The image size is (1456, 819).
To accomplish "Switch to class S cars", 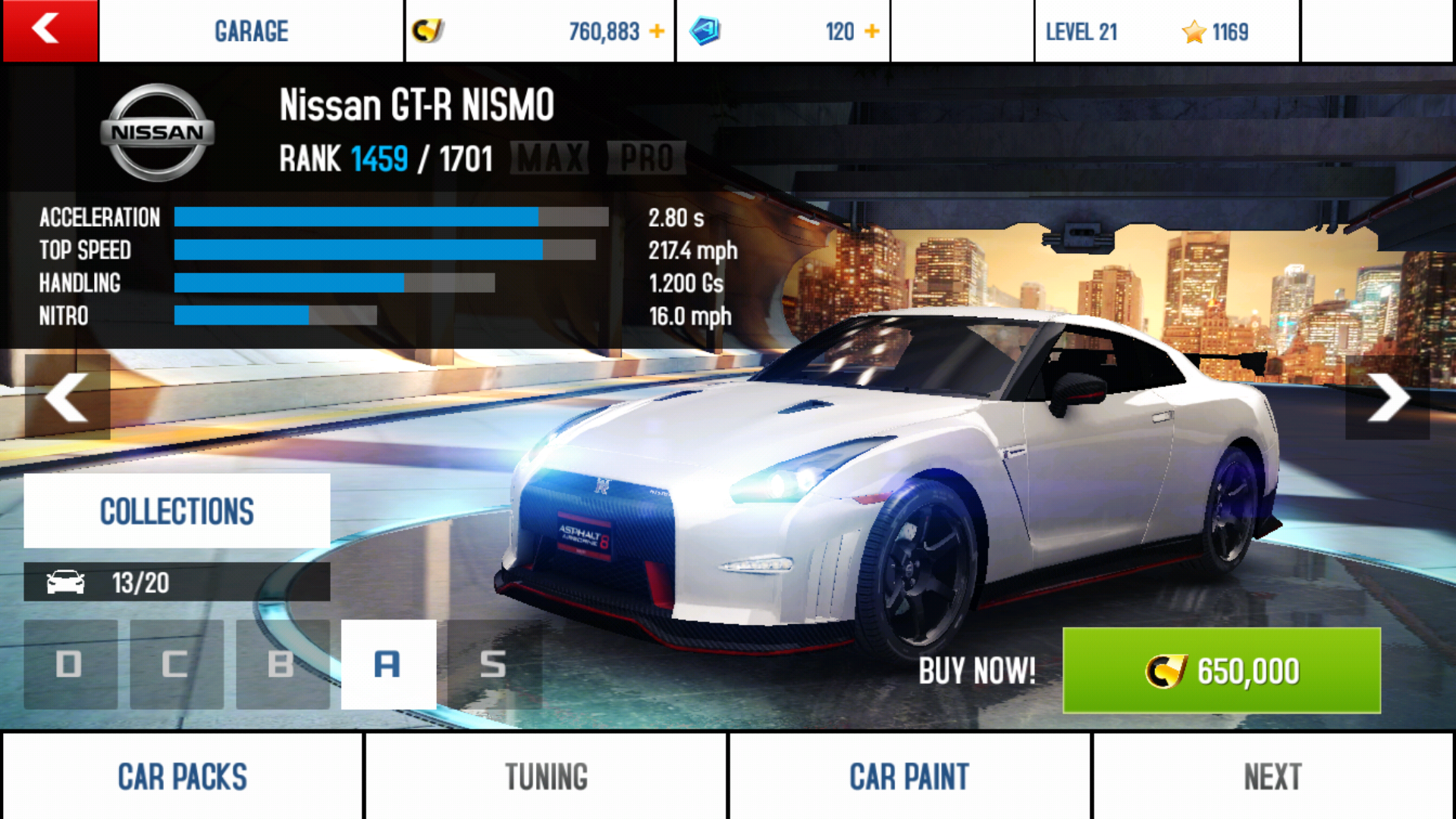I will (x=494, y=664).
